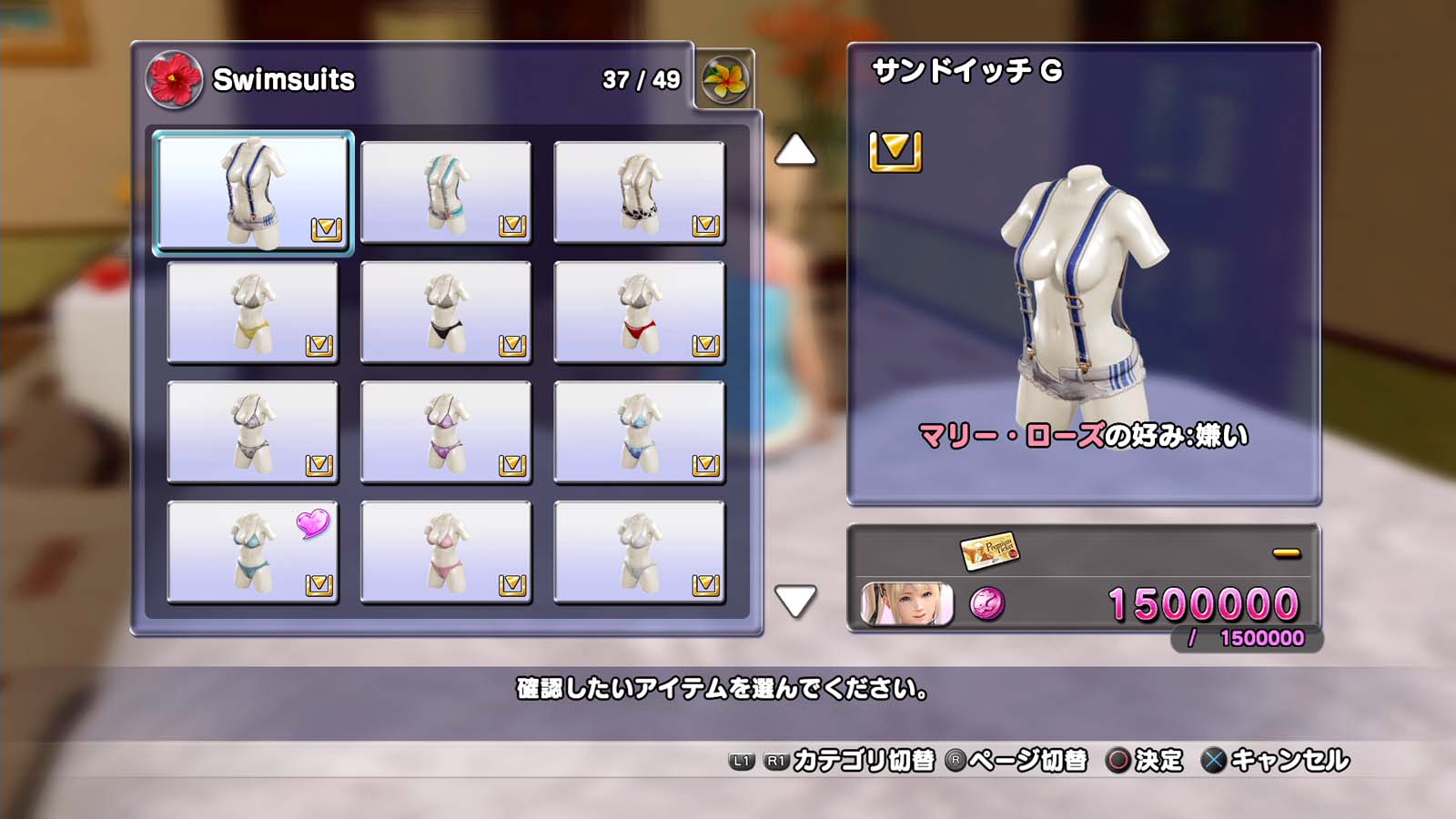Choose the pink bikini thumbnail
1456x819 pixels.
[x=446, y=552]
